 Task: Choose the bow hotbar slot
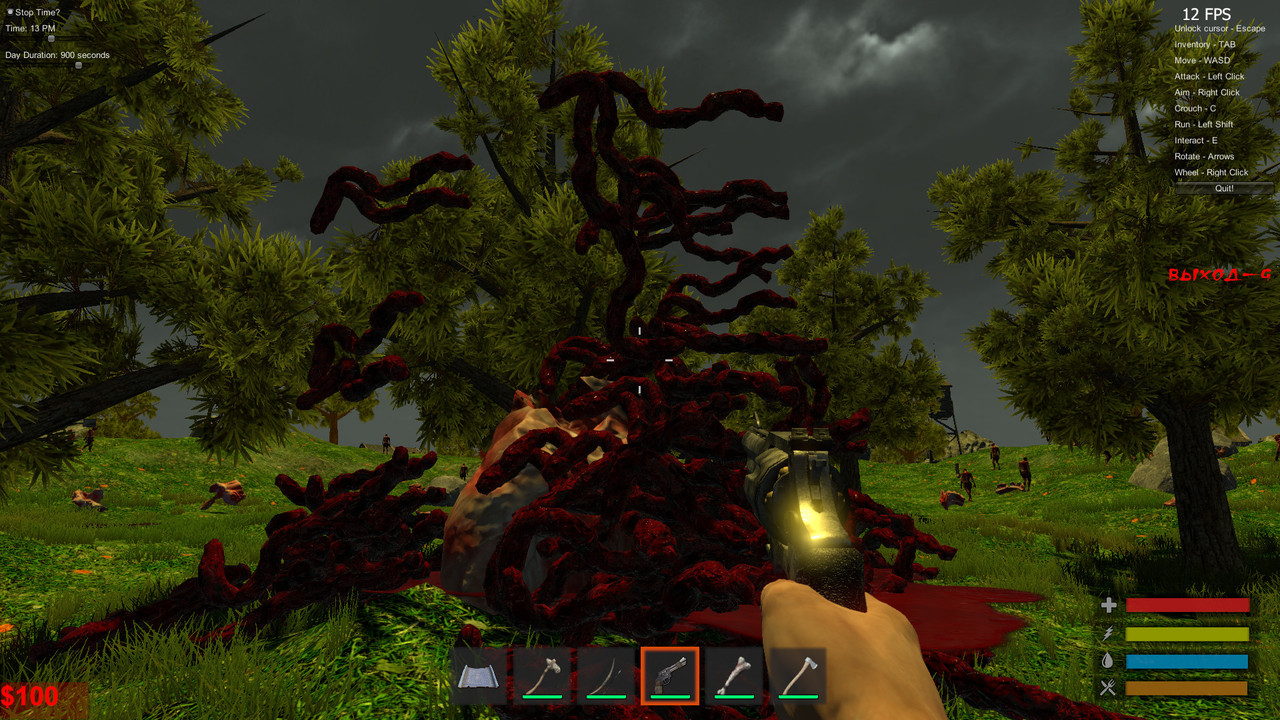(x=606, y=677)
